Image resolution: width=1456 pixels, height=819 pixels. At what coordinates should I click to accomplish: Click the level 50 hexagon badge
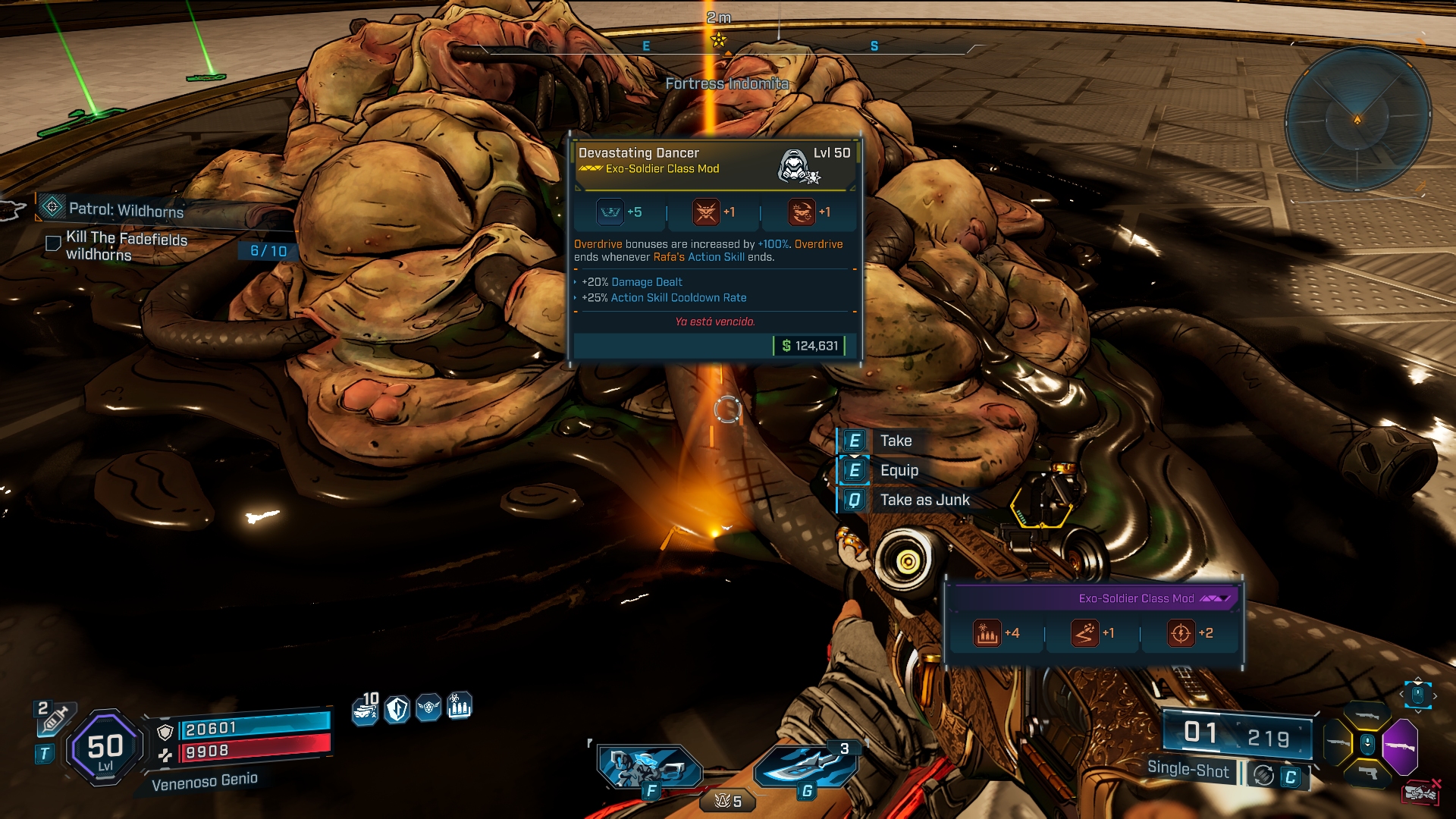(105, 747)
